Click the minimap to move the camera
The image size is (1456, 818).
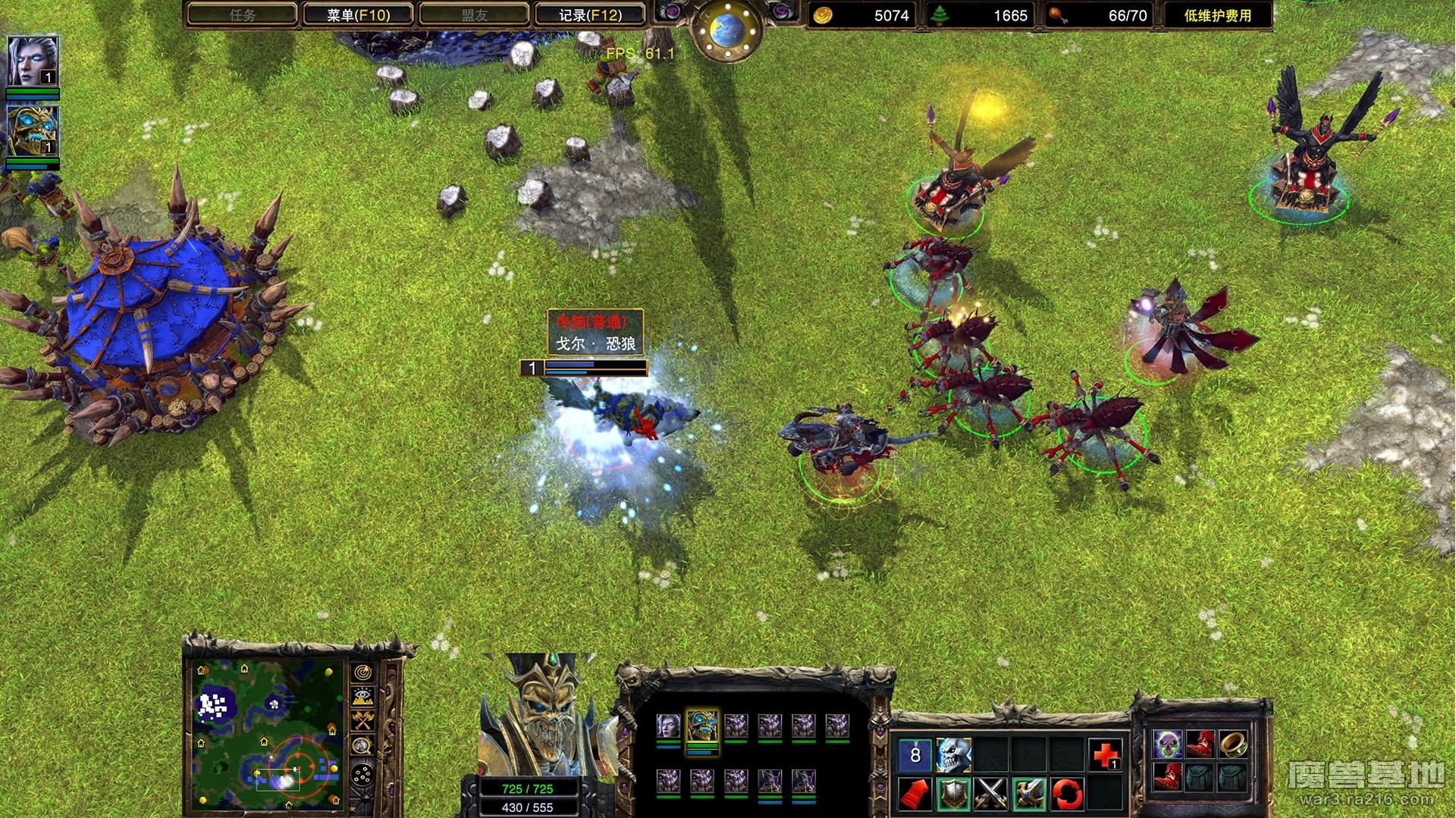point(265,732)
